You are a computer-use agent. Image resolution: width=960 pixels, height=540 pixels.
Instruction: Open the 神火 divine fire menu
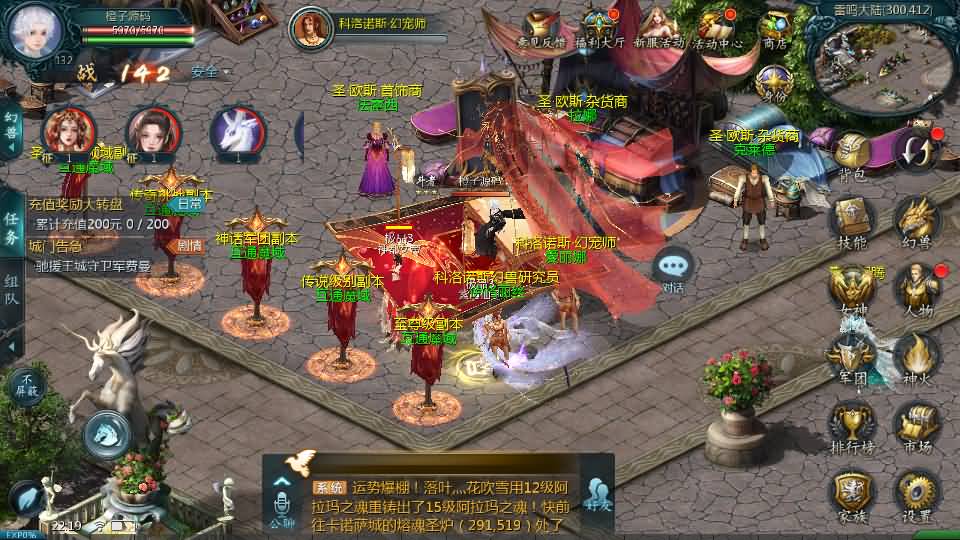coord(916,357)
